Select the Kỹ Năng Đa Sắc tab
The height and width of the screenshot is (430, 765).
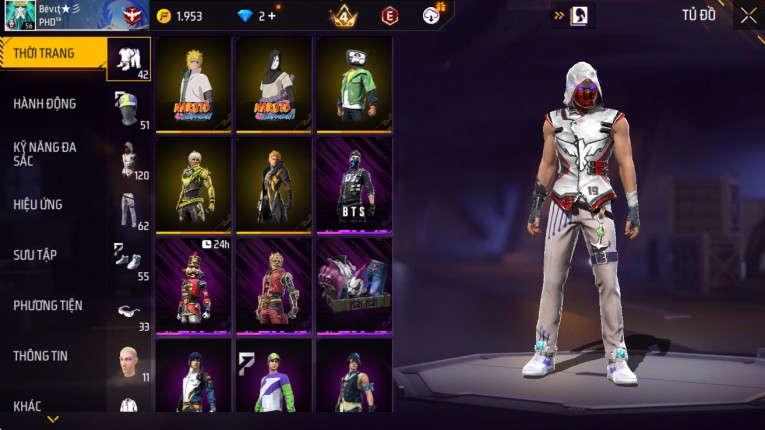(45, 153)
